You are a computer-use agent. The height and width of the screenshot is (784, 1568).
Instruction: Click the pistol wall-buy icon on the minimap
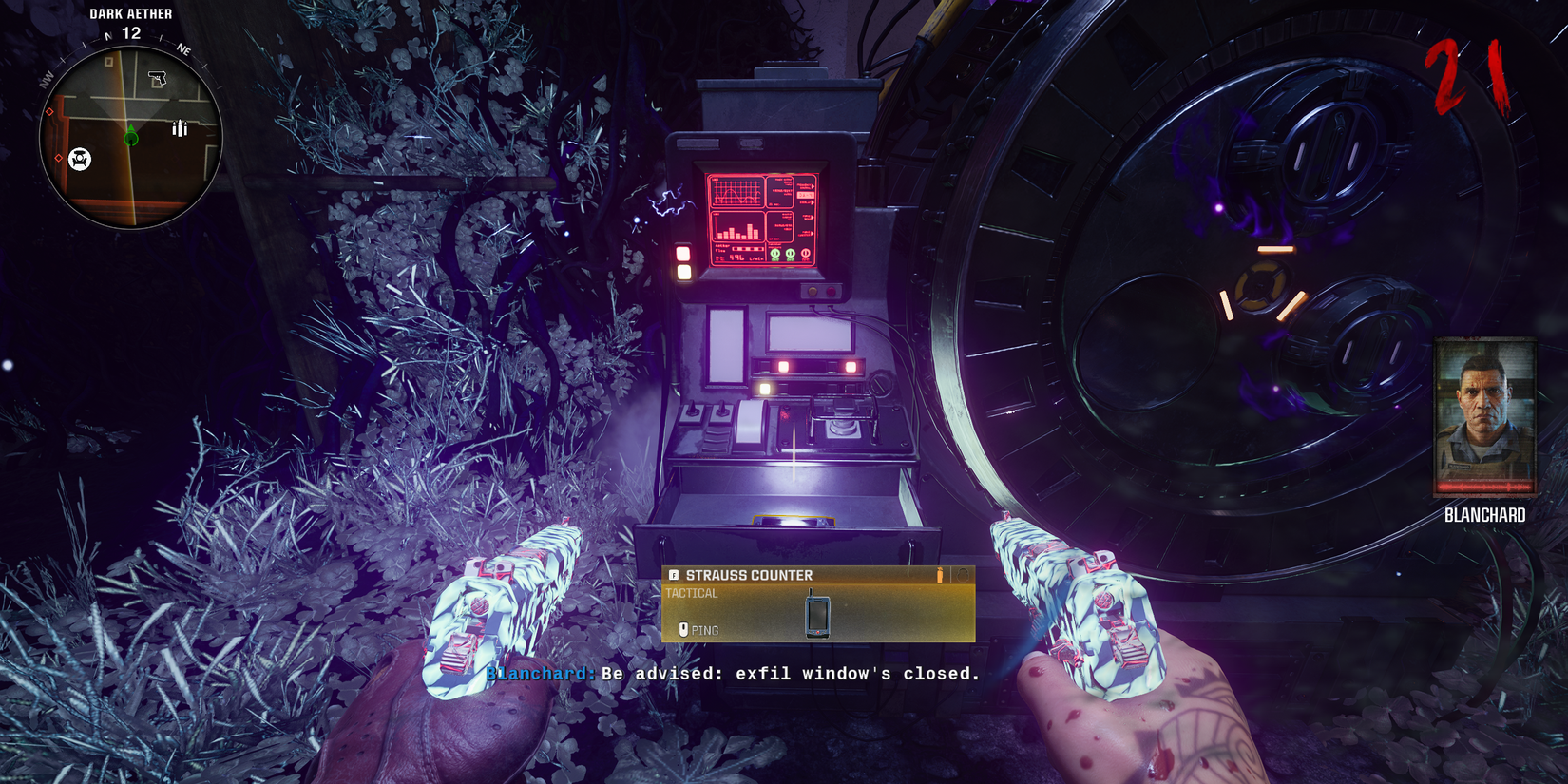[x=158, y=76]
